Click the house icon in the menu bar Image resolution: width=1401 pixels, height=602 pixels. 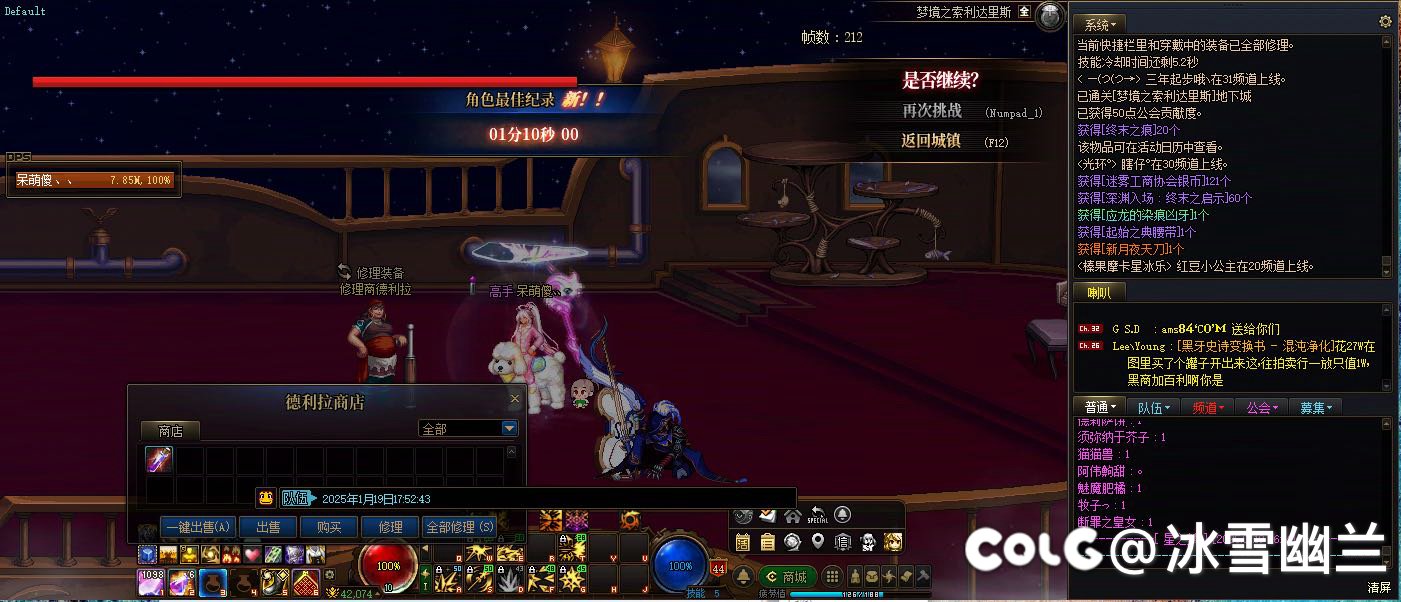click(x=793, y=516)
